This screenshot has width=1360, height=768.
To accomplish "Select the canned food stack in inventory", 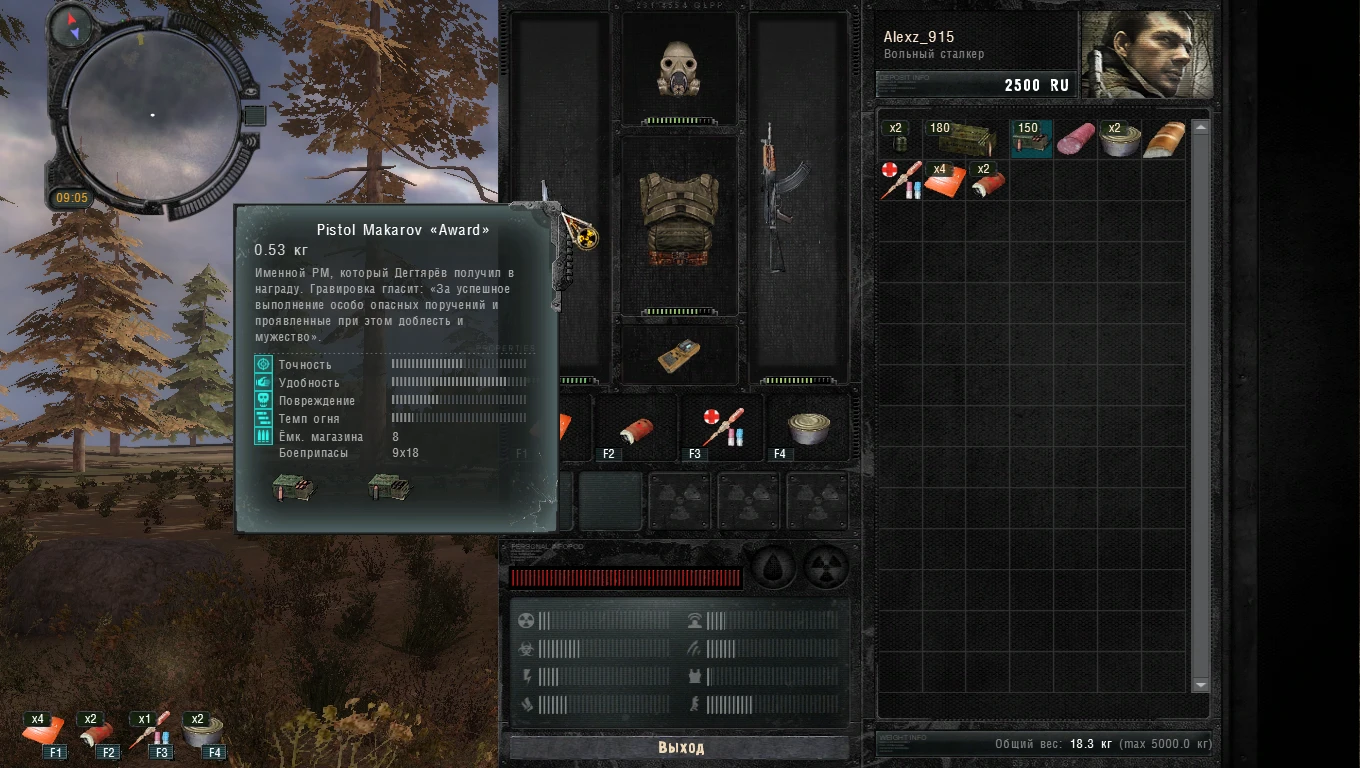I will pyautogui.click(x=1119, y=140).
